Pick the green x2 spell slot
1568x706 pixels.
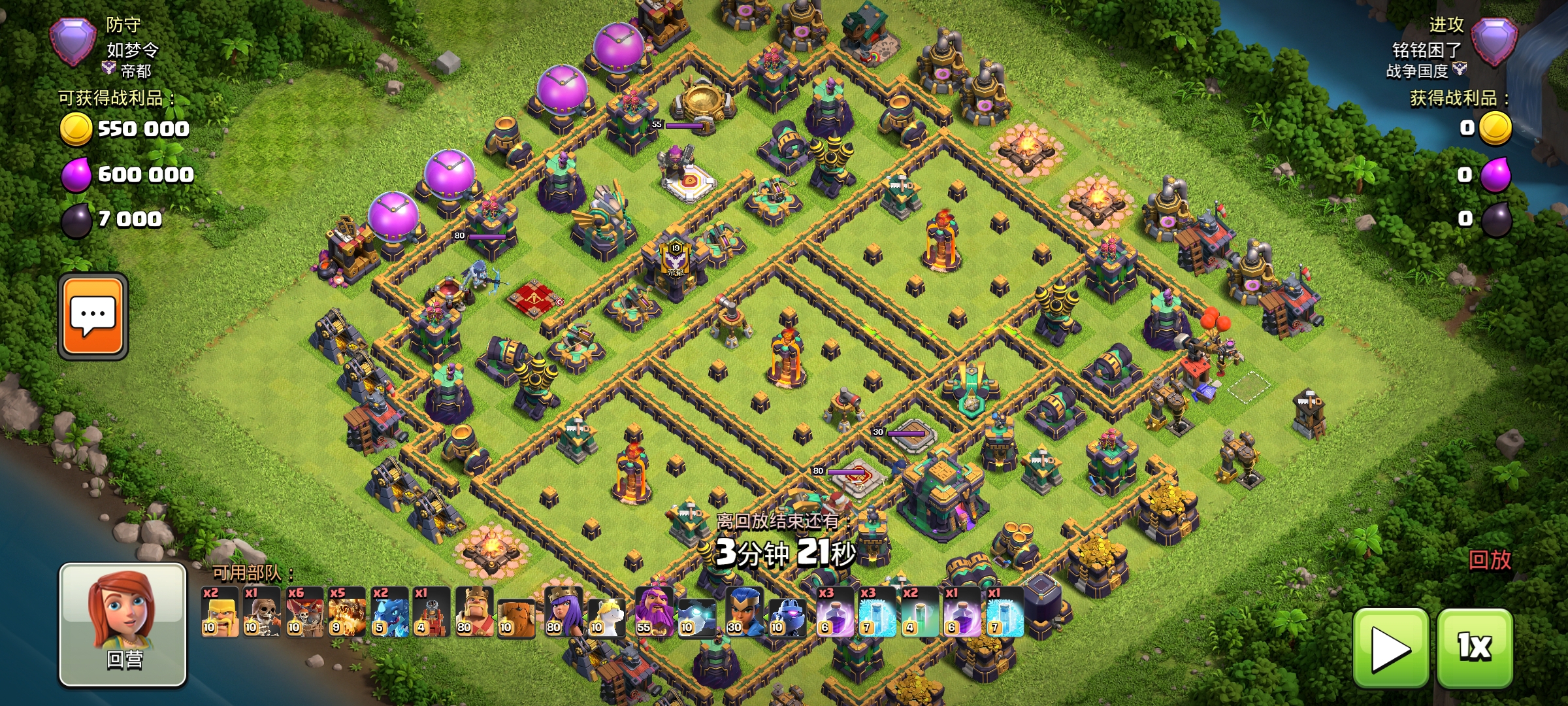pyautogui.click(x=919, y=612)
